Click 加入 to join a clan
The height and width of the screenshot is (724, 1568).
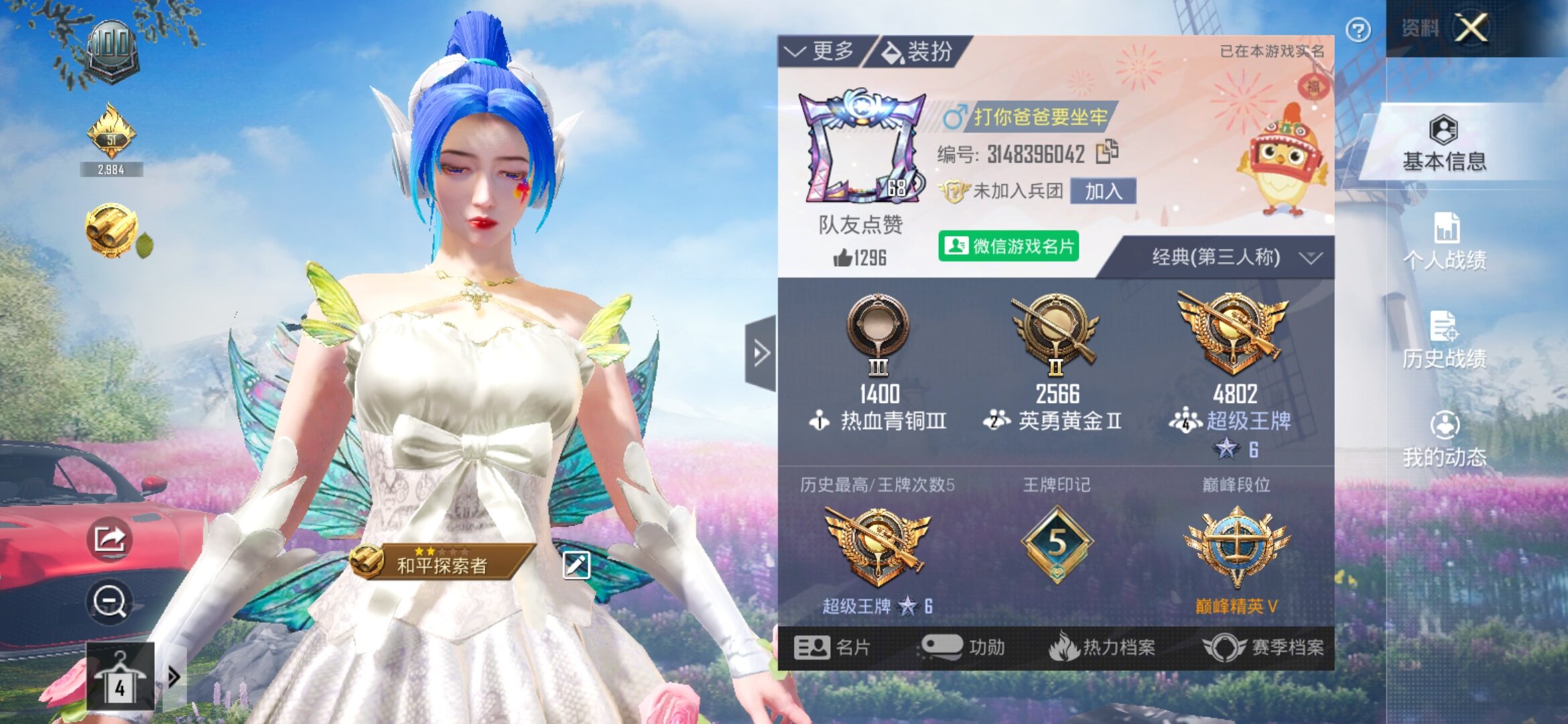[x=1103, y=192]
